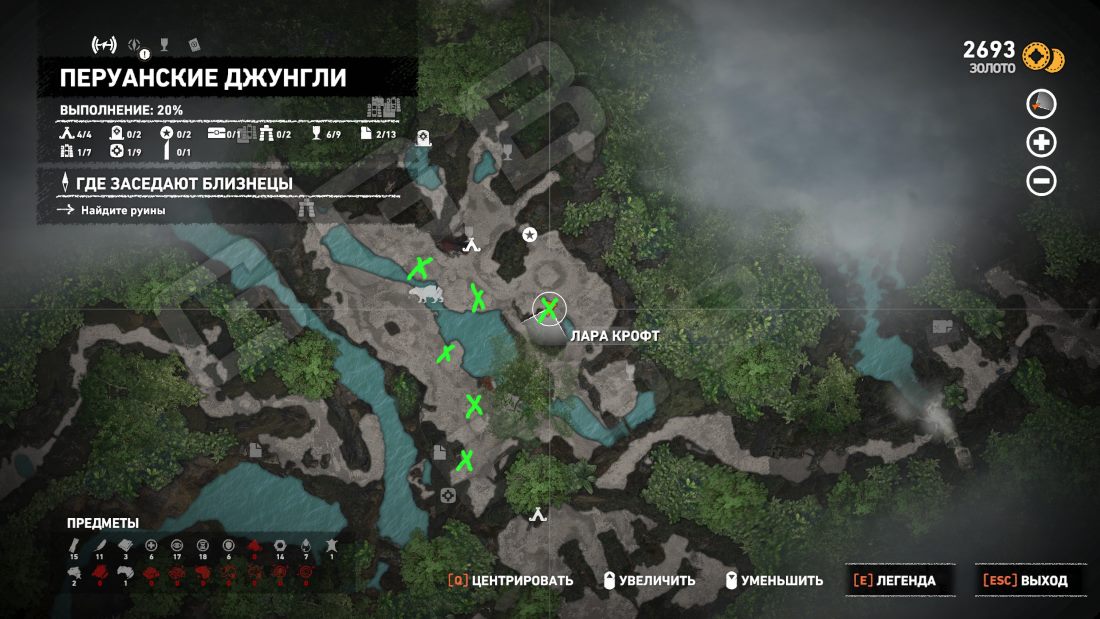Click the waypoint beacon icon above zoom buttons
The height and width of the screenshot is (619, 1100).
click(x=1041, y=104)
